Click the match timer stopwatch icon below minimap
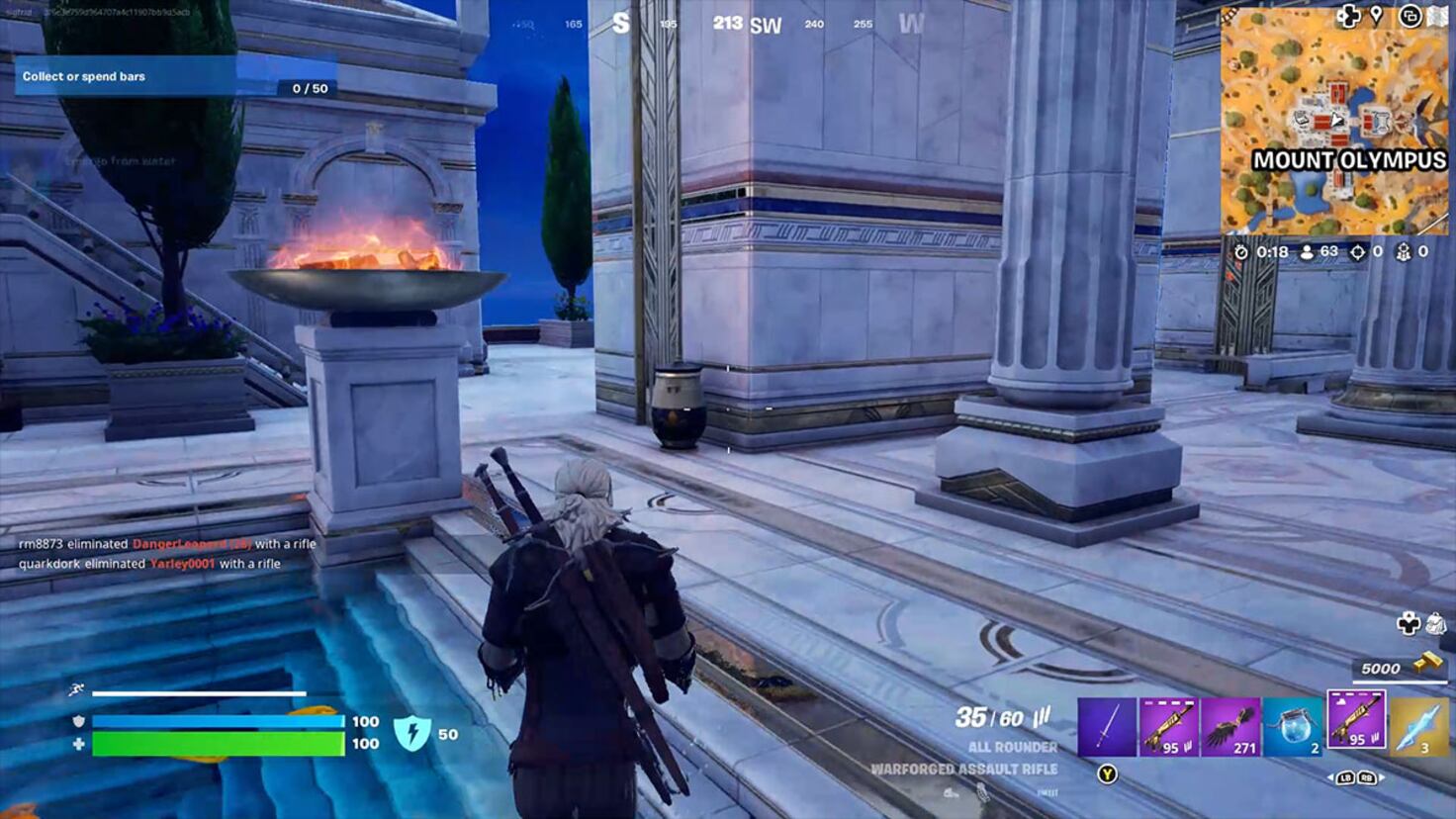The height and width of the screenshot is (819, 1456). point(1241,253)
